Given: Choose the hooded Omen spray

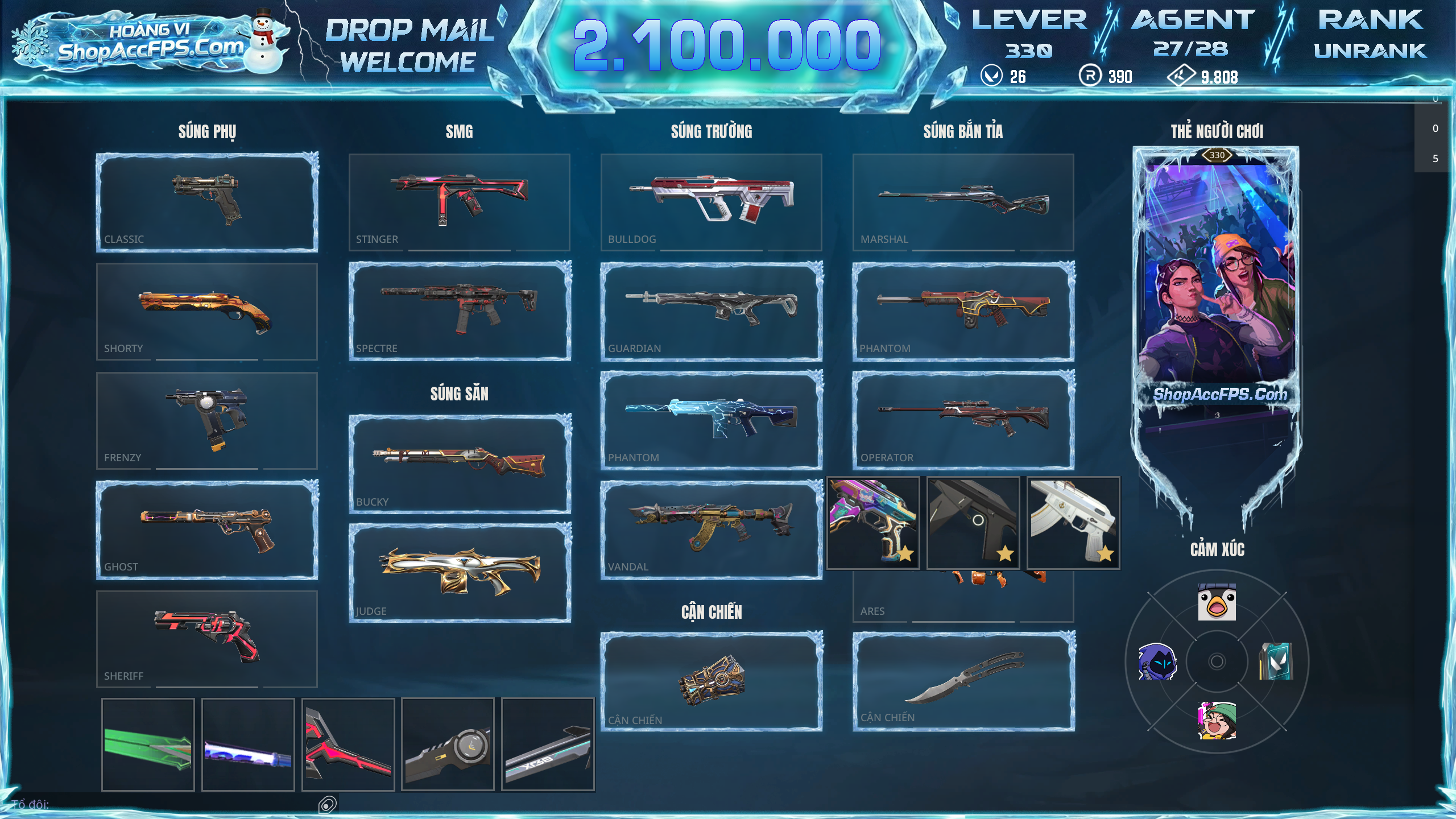Looking at the screenshot, I should 1157,661.
